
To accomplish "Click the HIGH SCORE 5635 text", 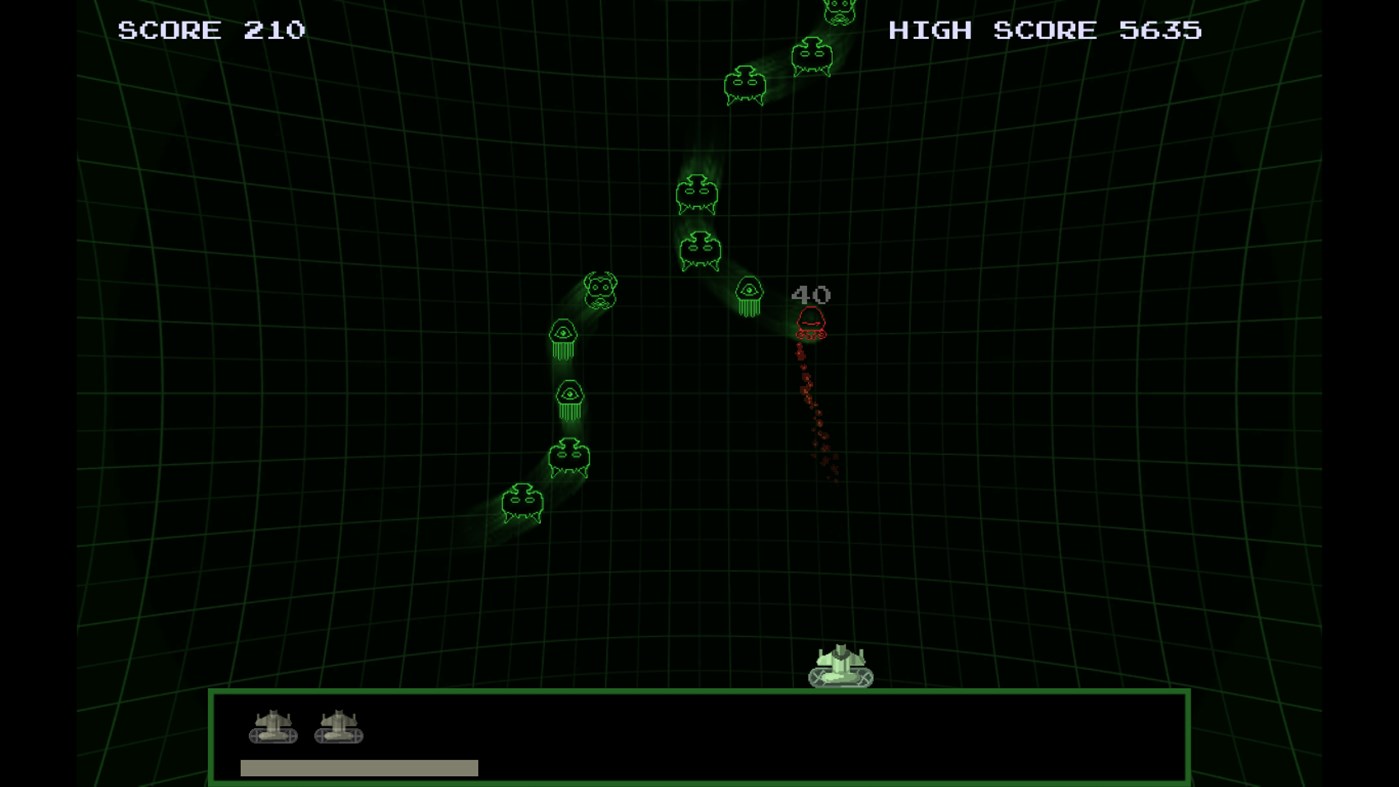I will (1044, 30).
